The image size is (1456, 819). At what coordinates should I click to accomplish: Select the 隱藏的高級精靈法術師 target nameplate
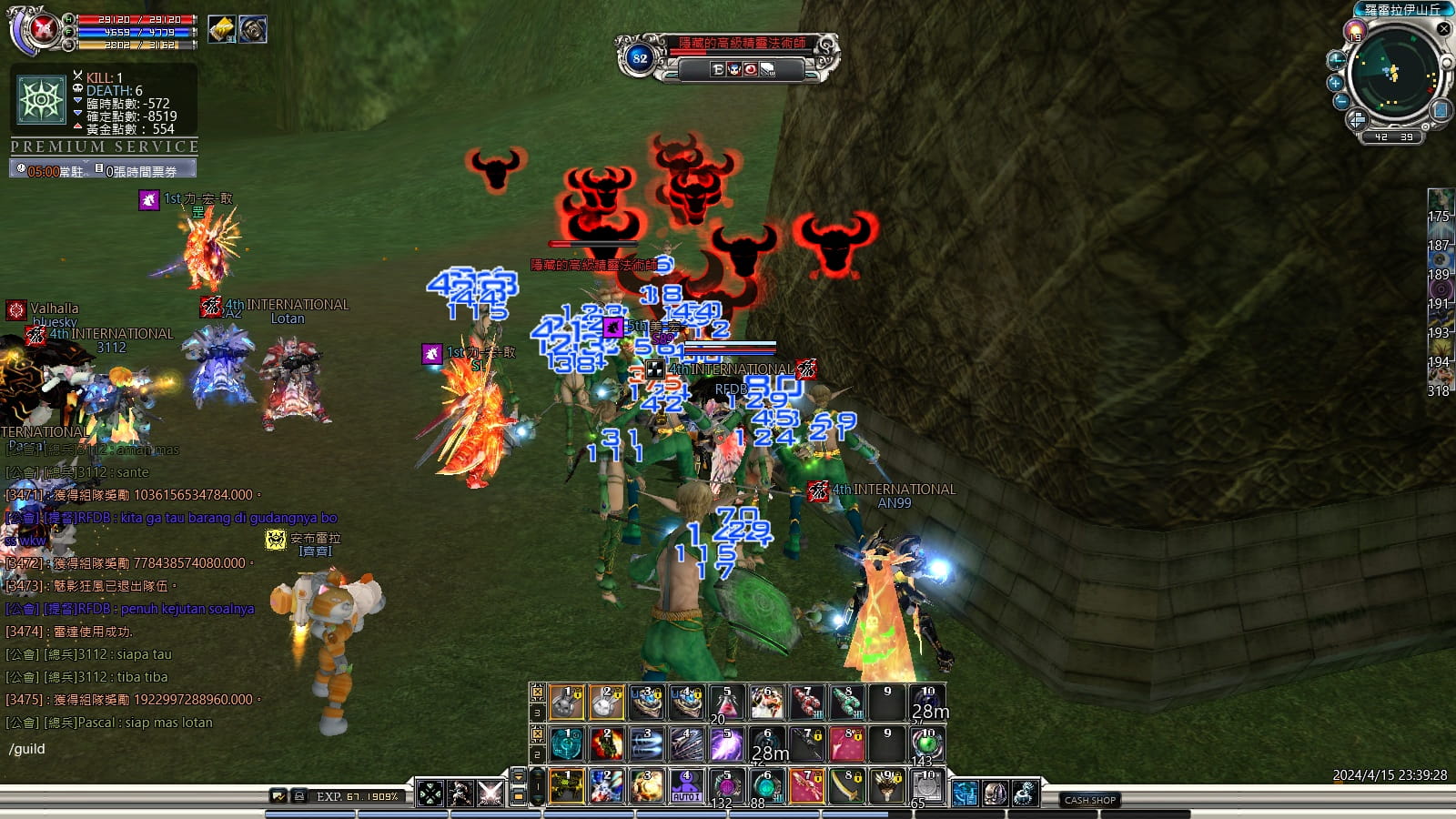(x=743, y=42)
